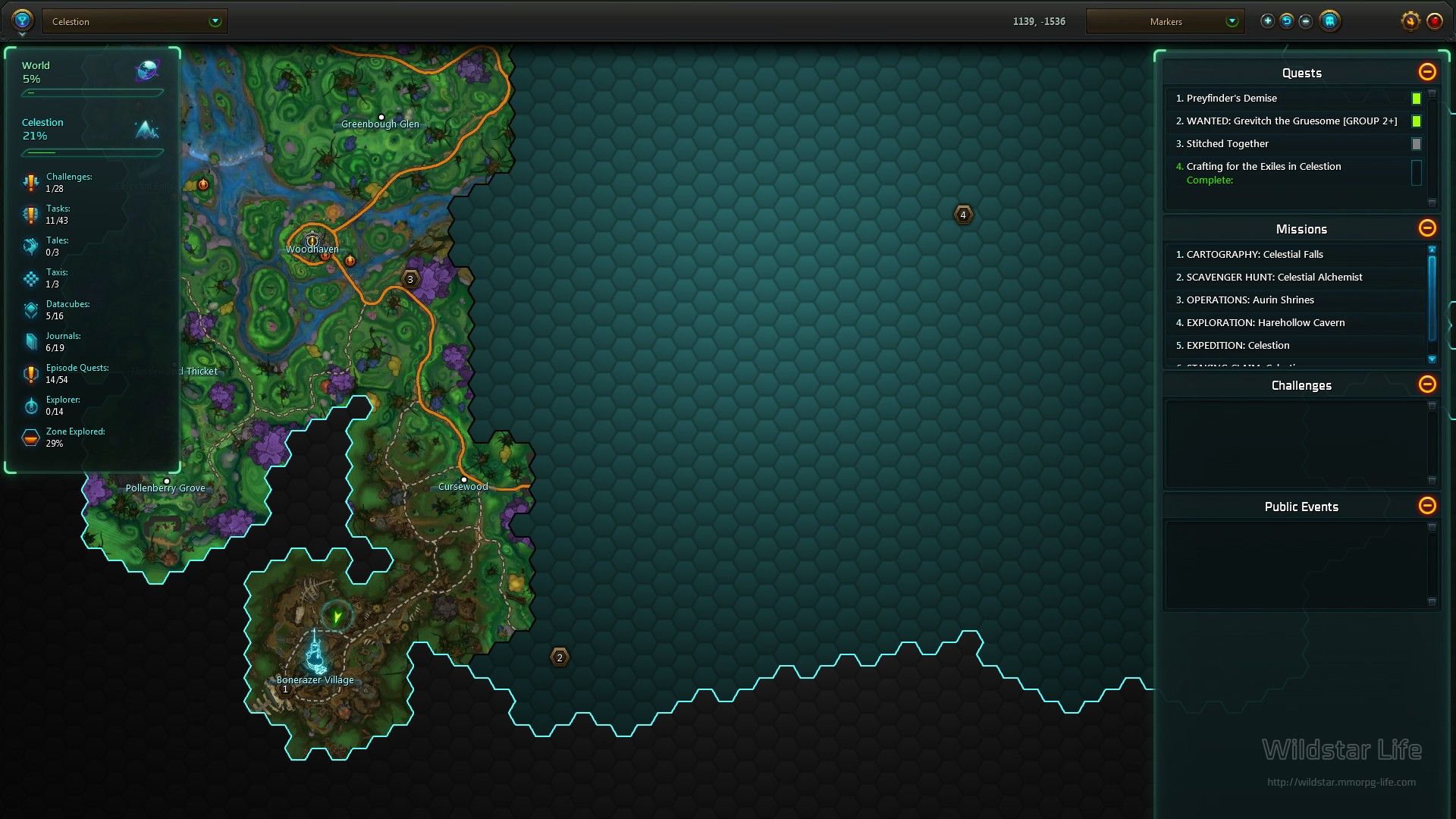
Task: Select WANTED: Grevitch the Gruesome quest
Action: (x=1291, y=121)
